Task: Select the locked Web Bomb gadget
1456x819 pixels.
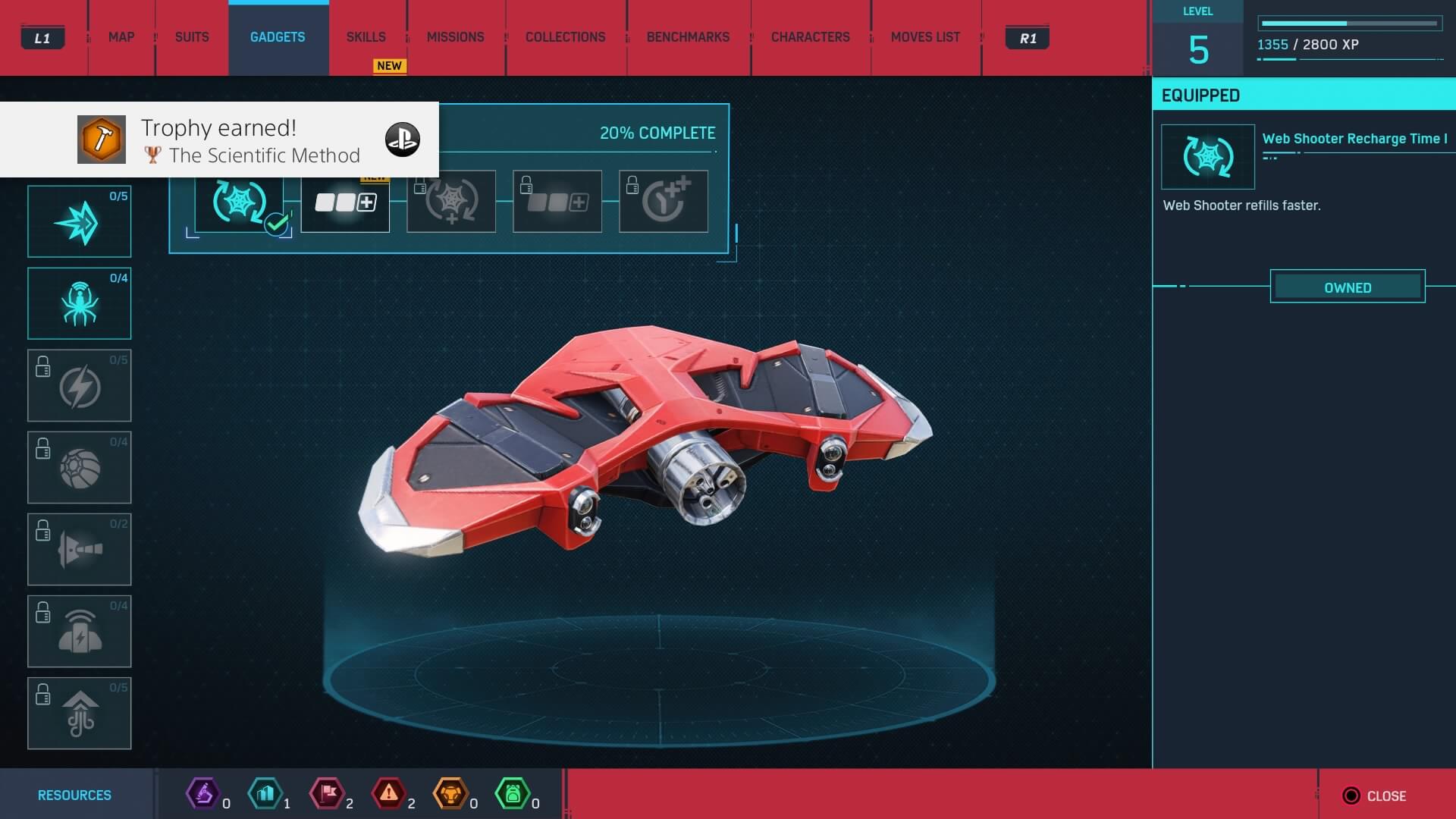Action: pos(80,467)
